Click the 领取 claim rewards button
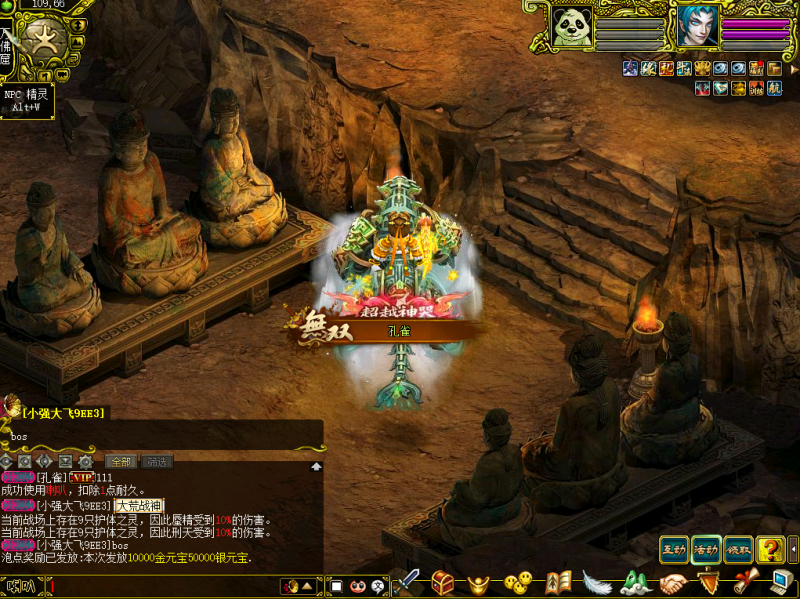800x599 pixels. tap(738, 549)
